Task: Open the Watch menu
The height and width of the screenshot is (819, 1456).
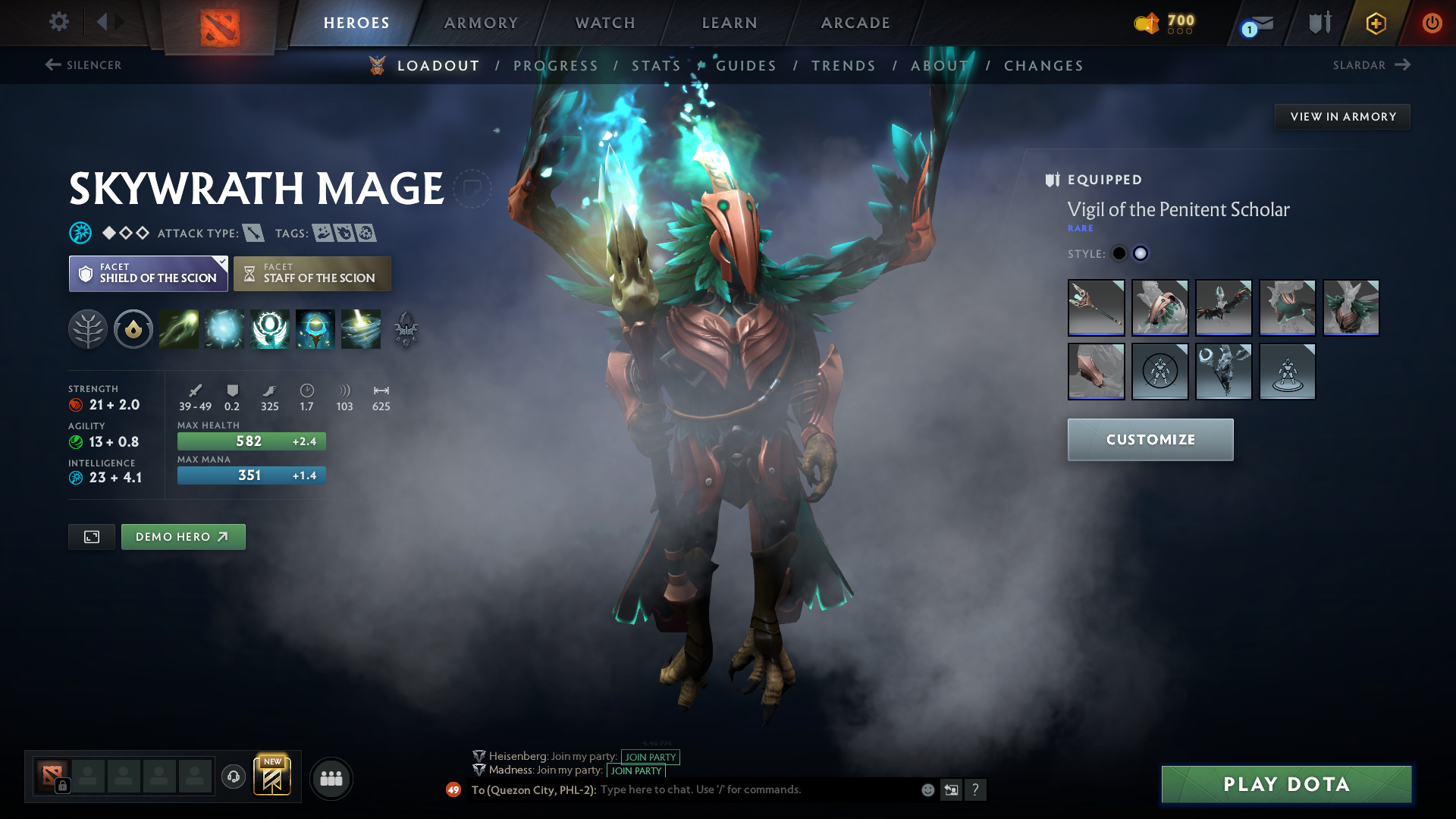Action: (x=604, y=23)
